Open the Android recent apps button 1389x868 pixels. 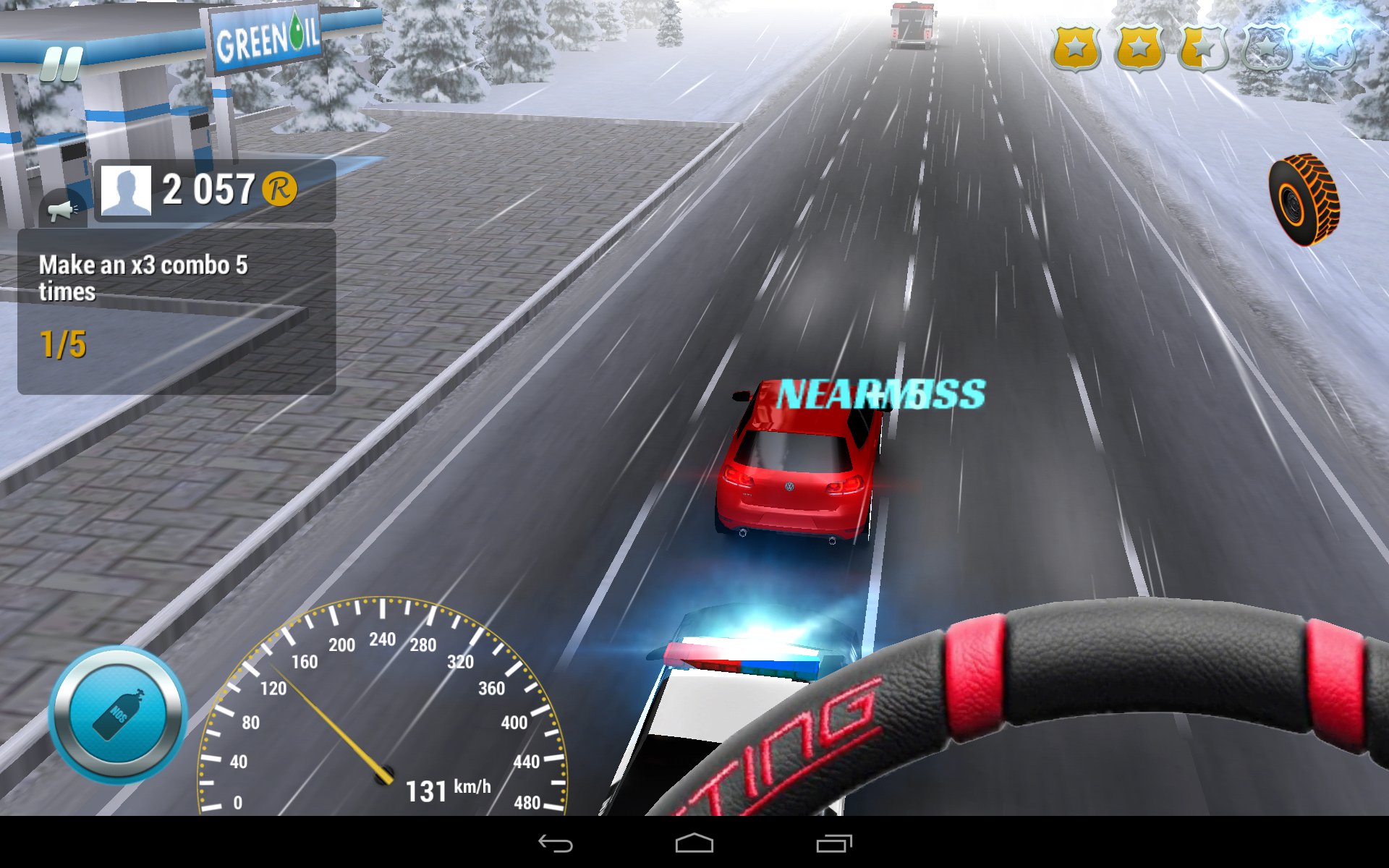(x=834, y=843)
